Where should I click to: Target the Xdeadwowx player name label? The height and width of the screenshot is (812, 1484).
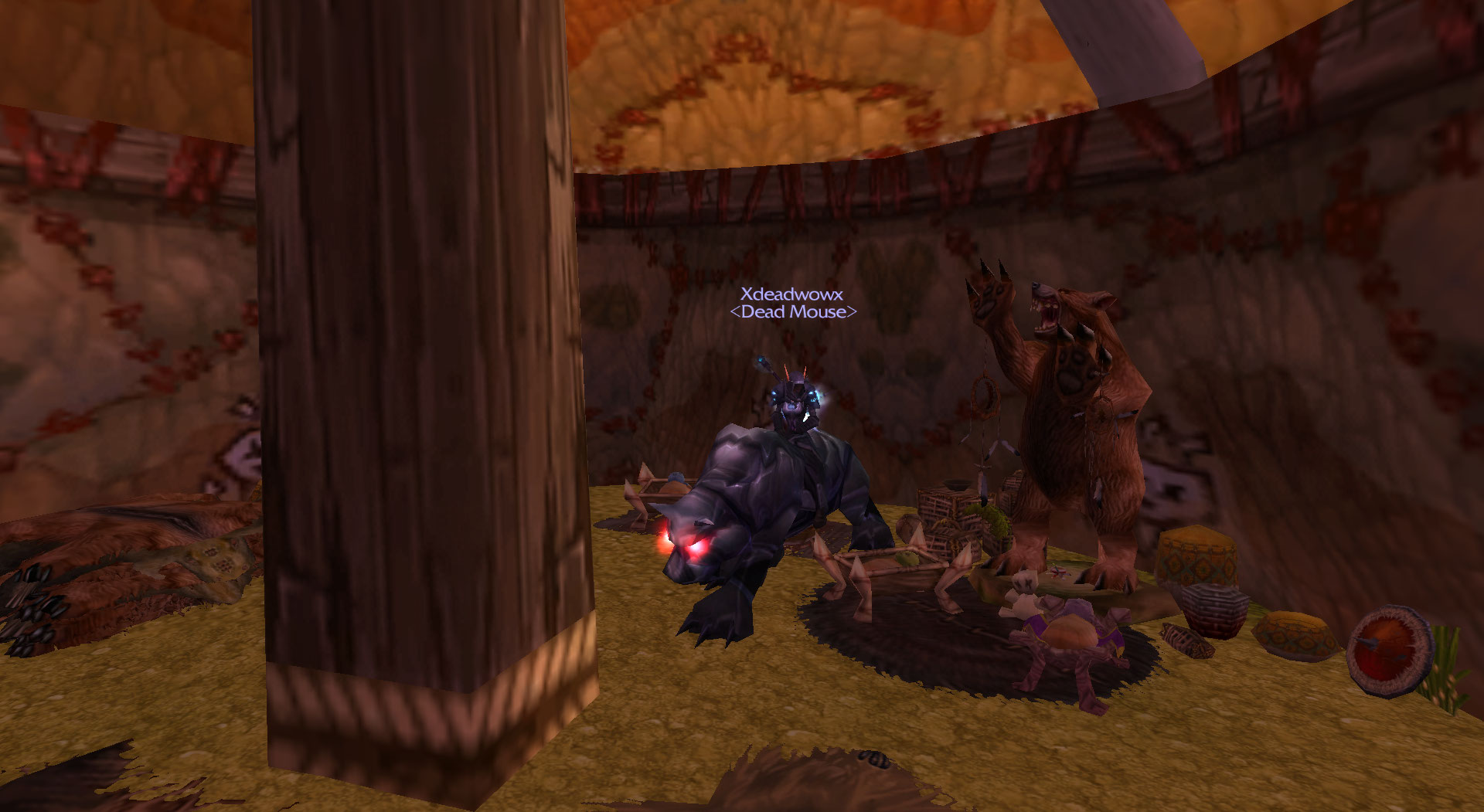[x=791, y=294]
